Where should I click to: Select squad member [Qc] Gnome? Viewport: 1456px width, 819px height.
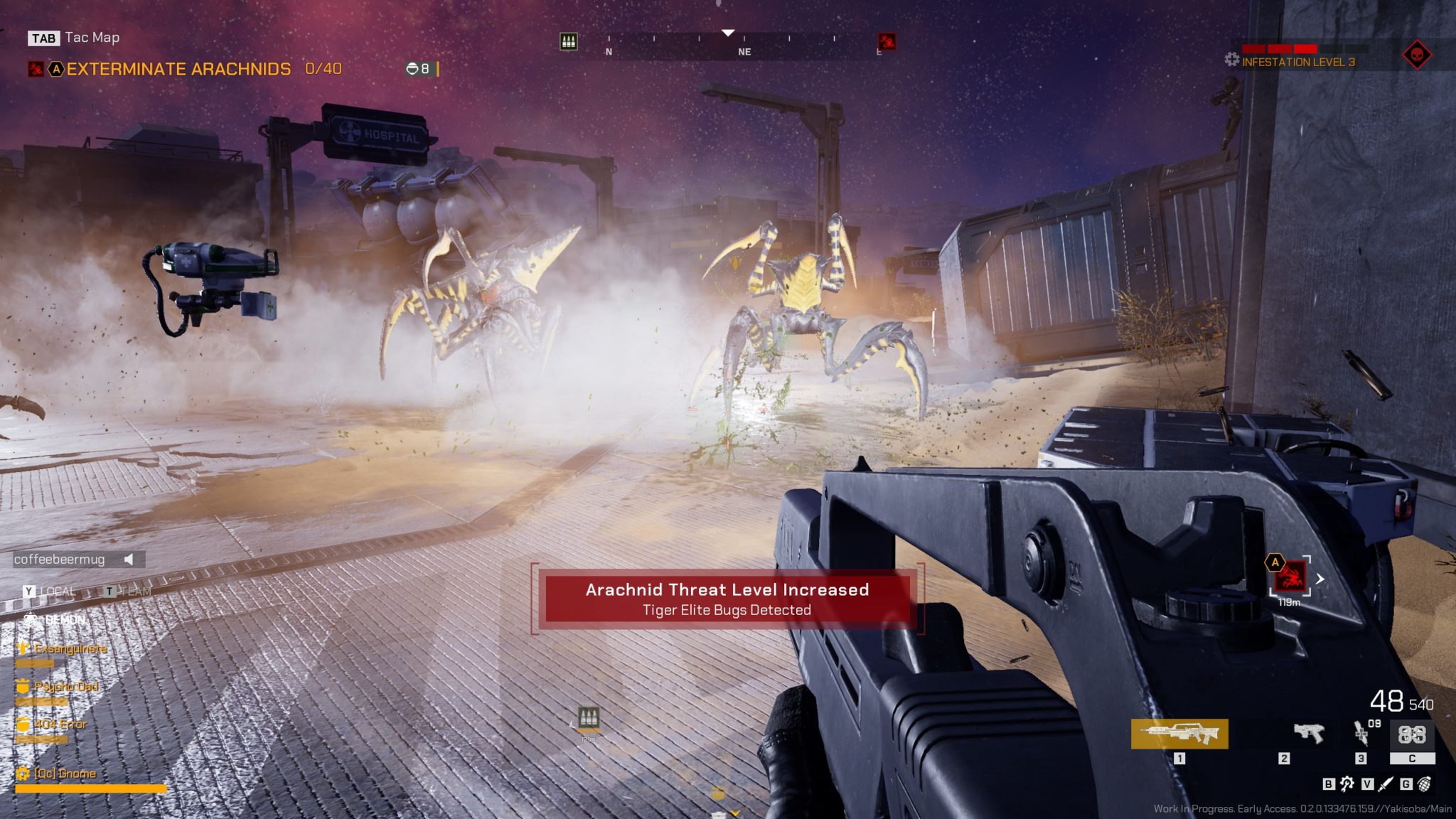(65, 773)
